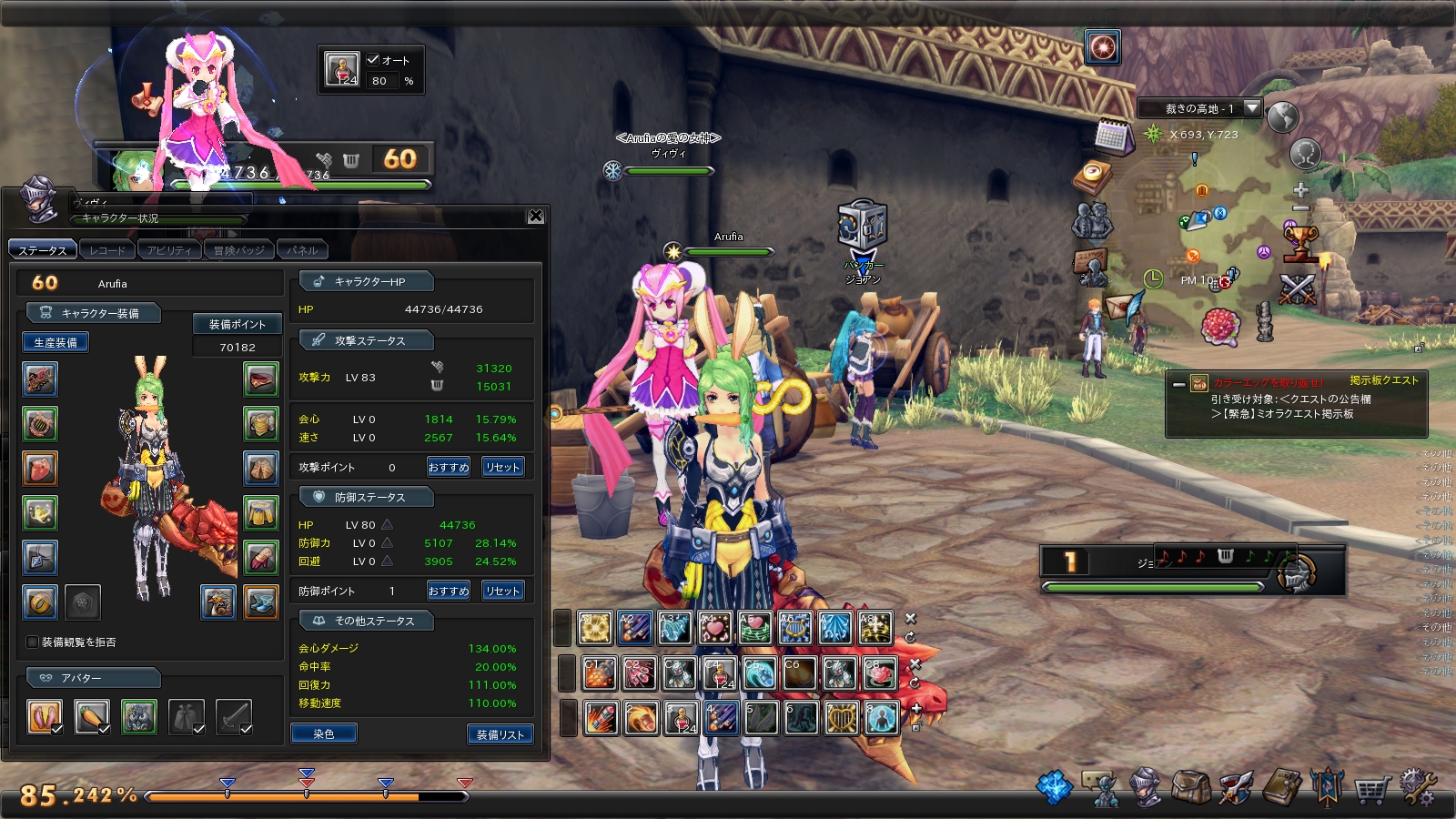Click the gold trophy ranking icon
The height and width of the screenshot is (819, 1456).
pos(1301,243)
